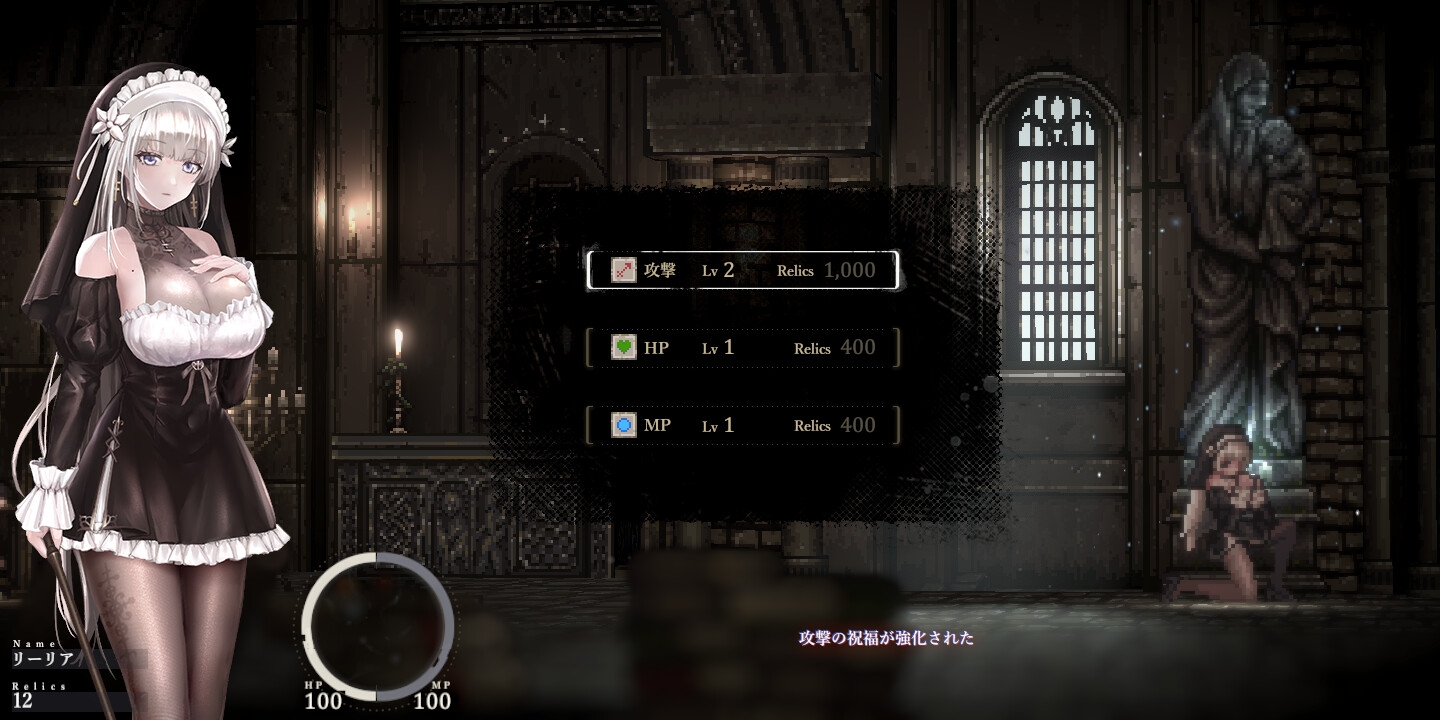
Task: Open the circular minimap near the HP gauge
Action: point(376,624)
